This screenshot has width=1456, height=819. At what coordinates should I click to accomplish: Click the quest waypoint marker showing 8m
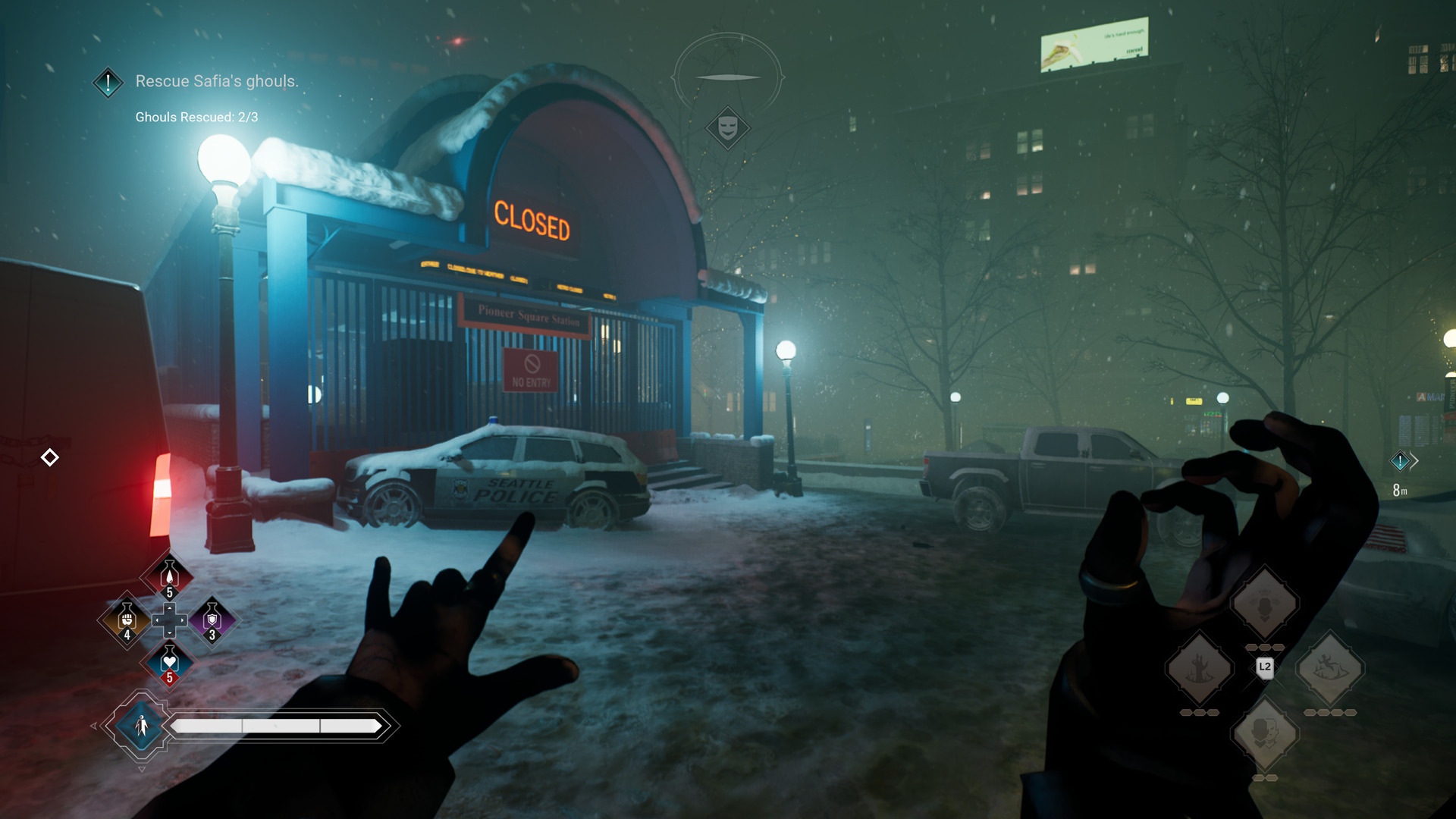(x=1400, y=461)
